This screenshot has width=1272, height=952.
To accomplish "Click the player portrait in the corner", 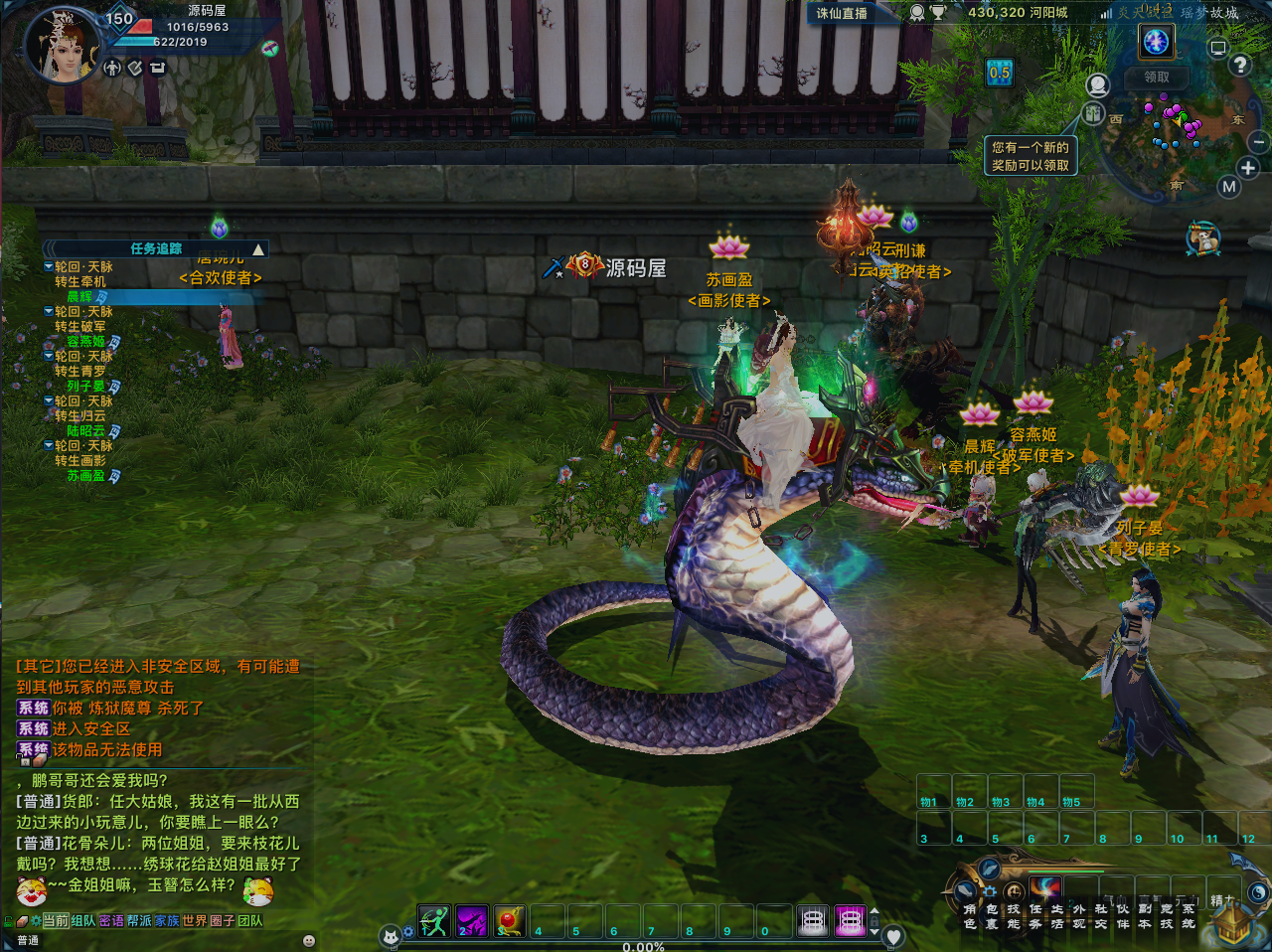I will tap(62, 45).
